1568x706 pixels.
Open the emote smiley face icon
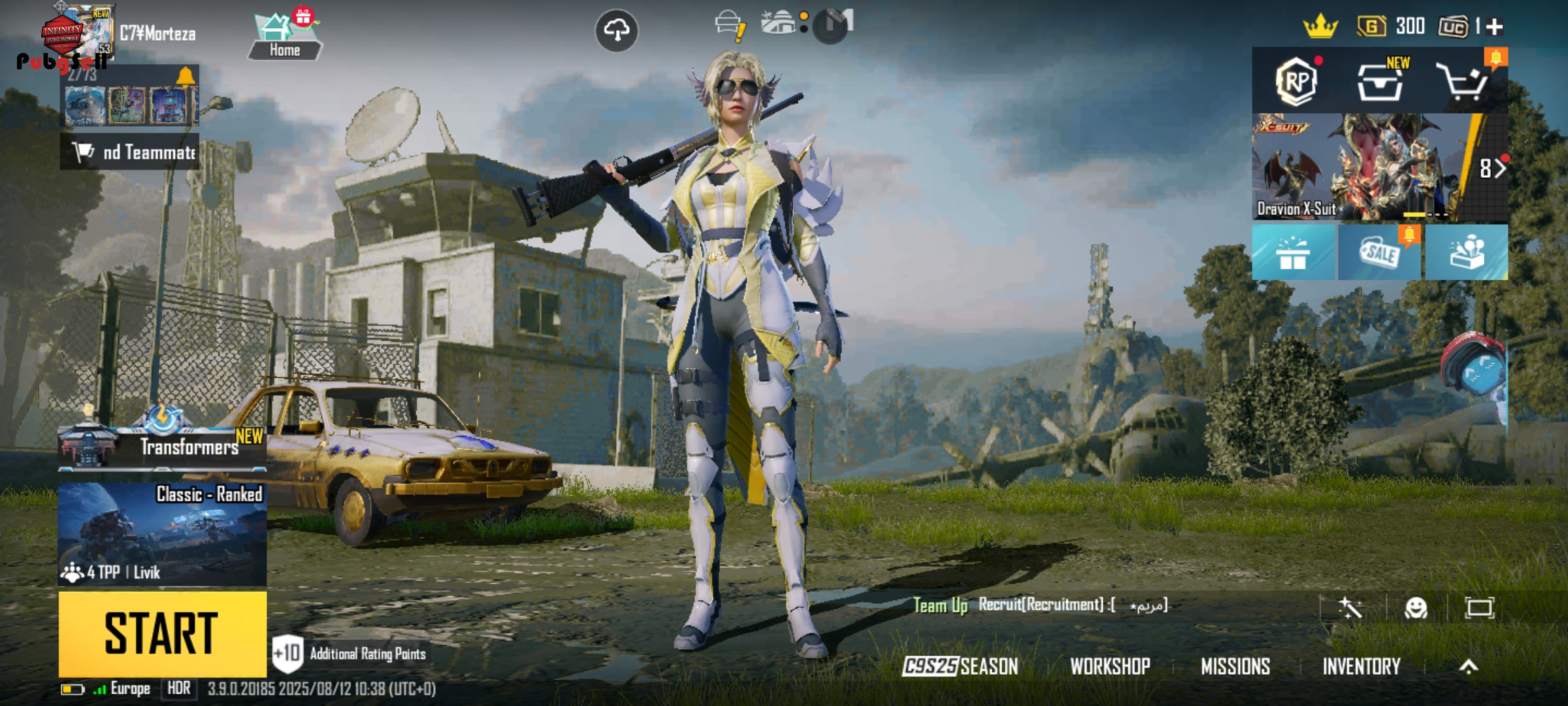pyautogui.click(x=1416, y=608)
